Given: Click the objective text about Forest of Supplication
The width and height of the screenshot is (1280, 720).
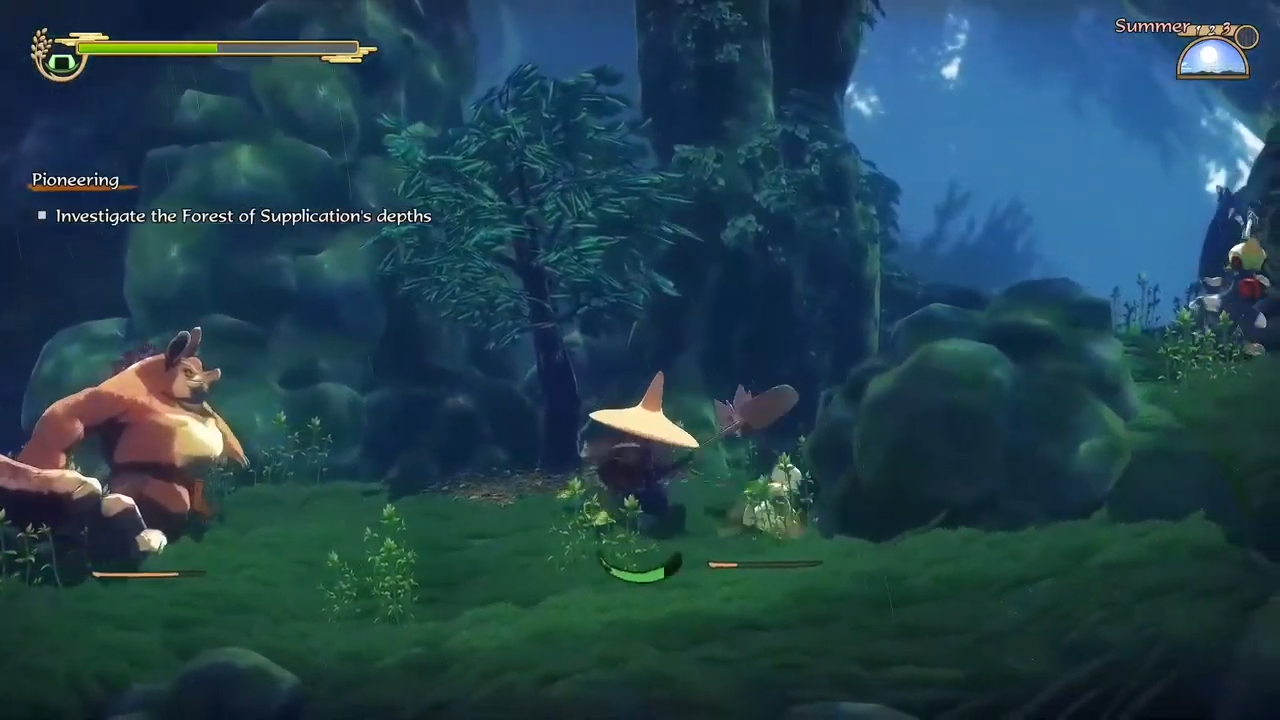Looking at the screenshot, I should tap(243, 215).
